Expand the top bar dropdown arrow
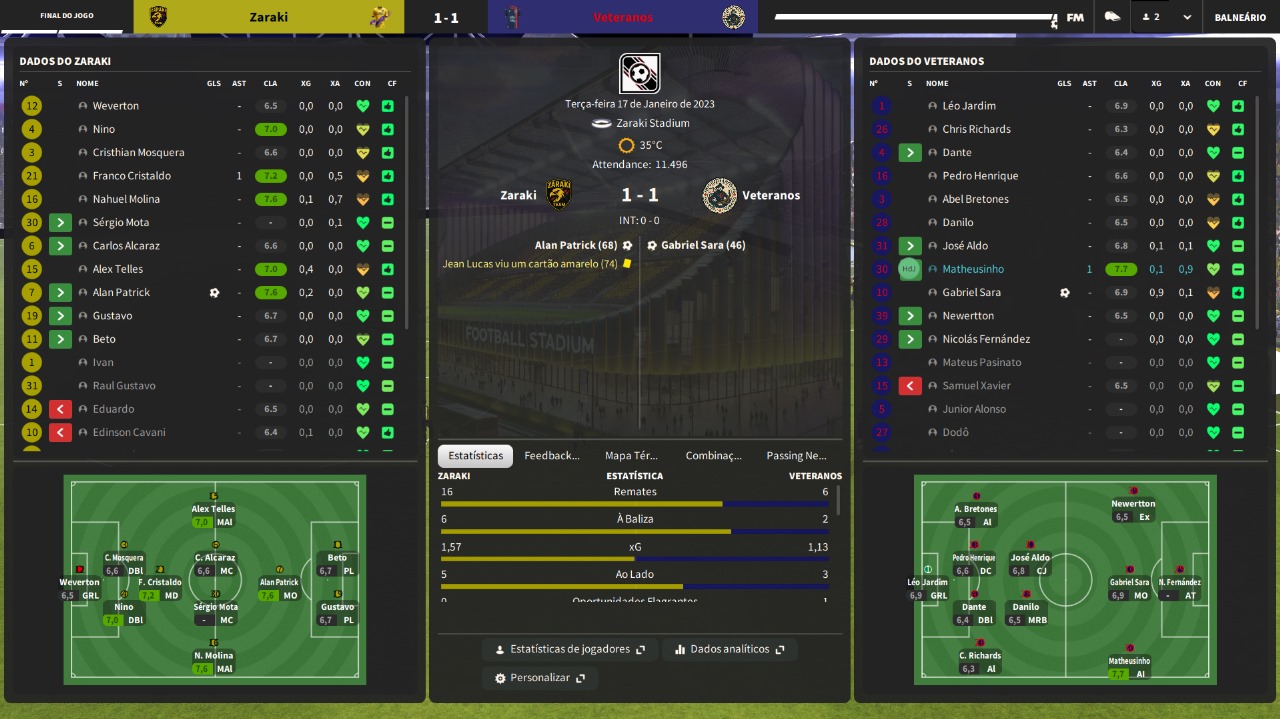This screenshot has height=719, width=1280. [1187, 17]
